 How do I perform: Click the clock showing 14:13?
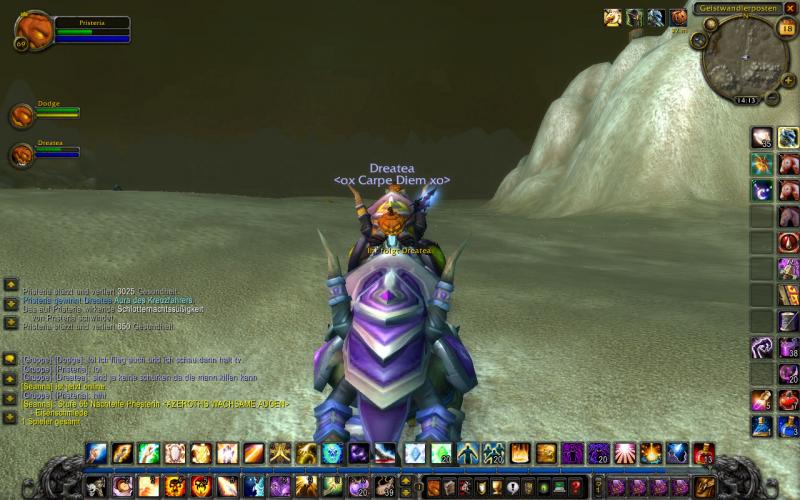point(745,100)
